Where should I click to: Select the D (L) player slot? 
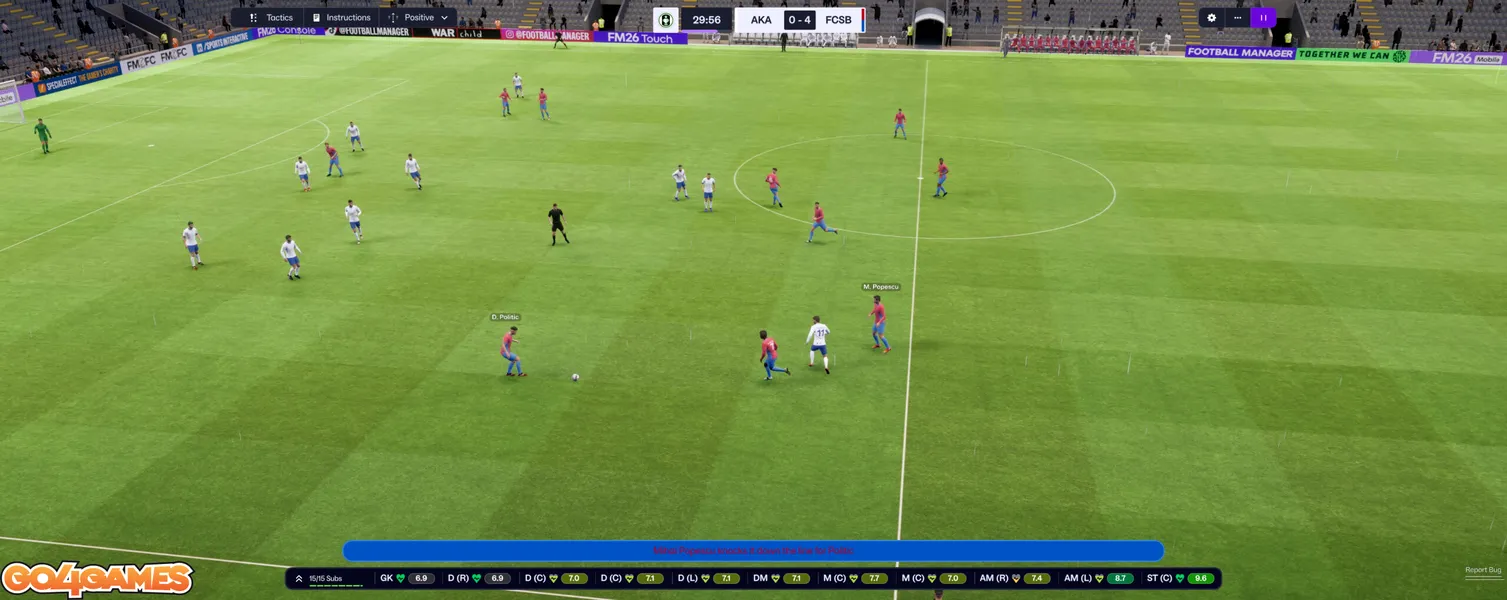point(707,578)
